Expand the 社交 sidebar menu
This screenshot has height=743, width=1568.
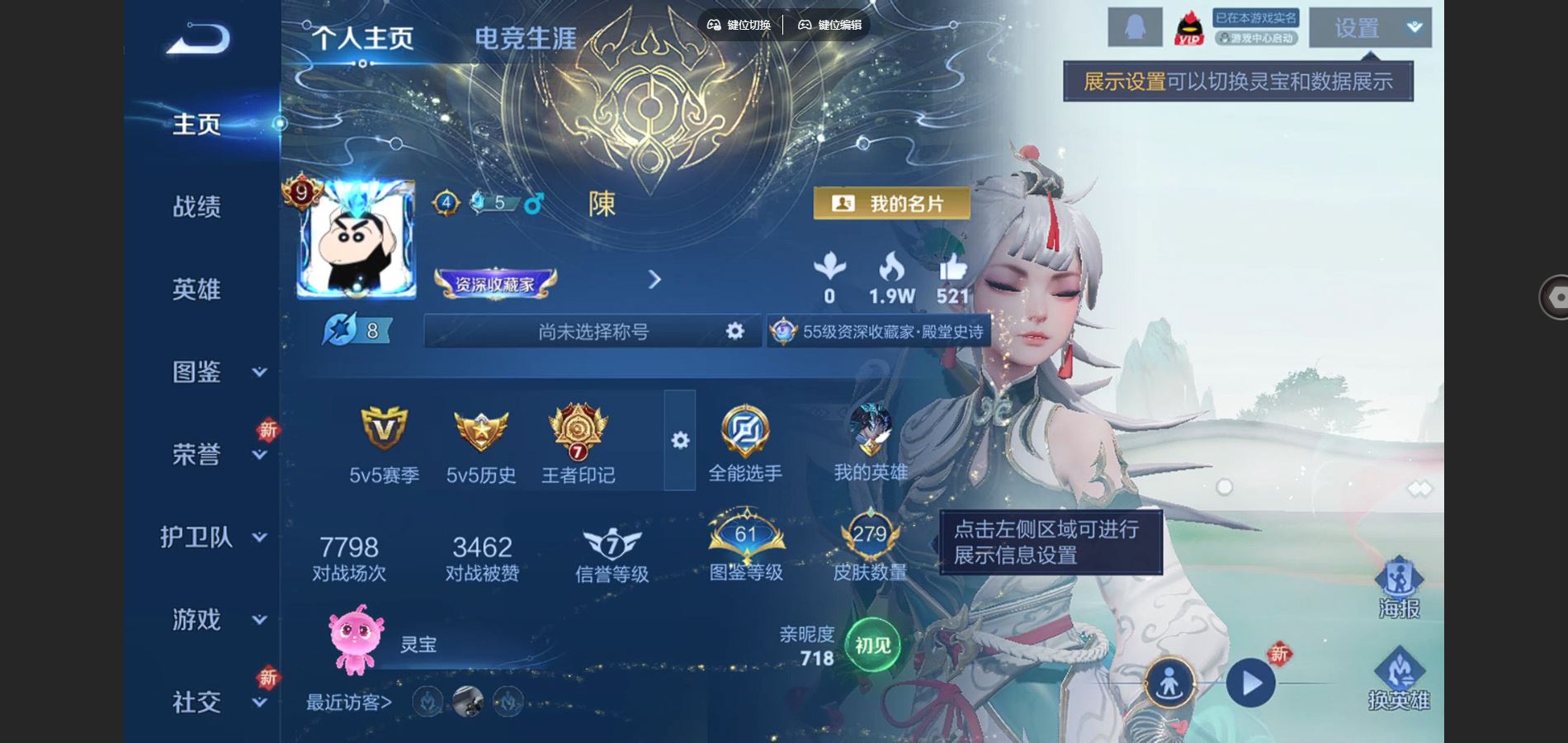pyautogui.click(x=259, y=703)
